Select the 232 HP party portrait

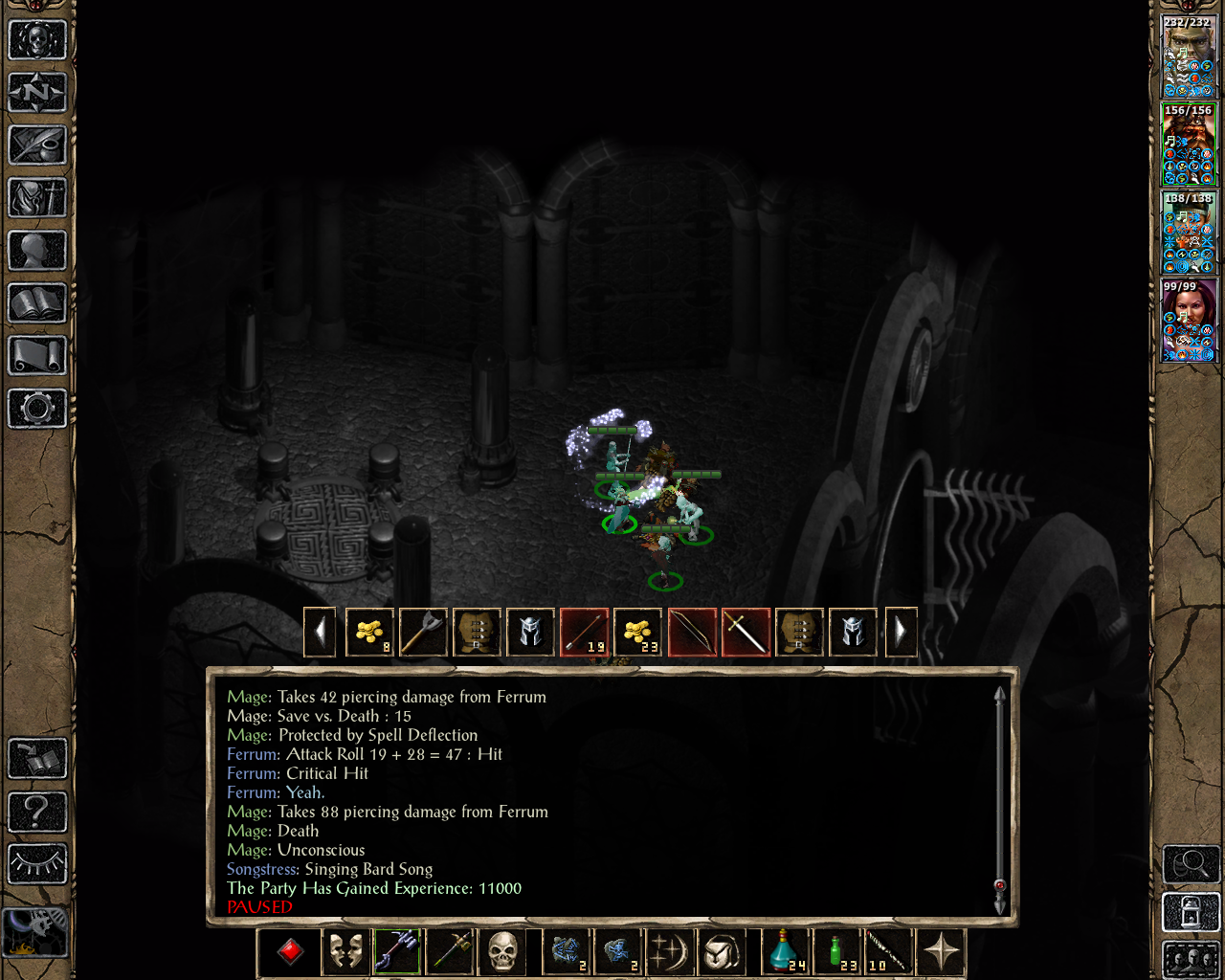(x=1189, y=56)
